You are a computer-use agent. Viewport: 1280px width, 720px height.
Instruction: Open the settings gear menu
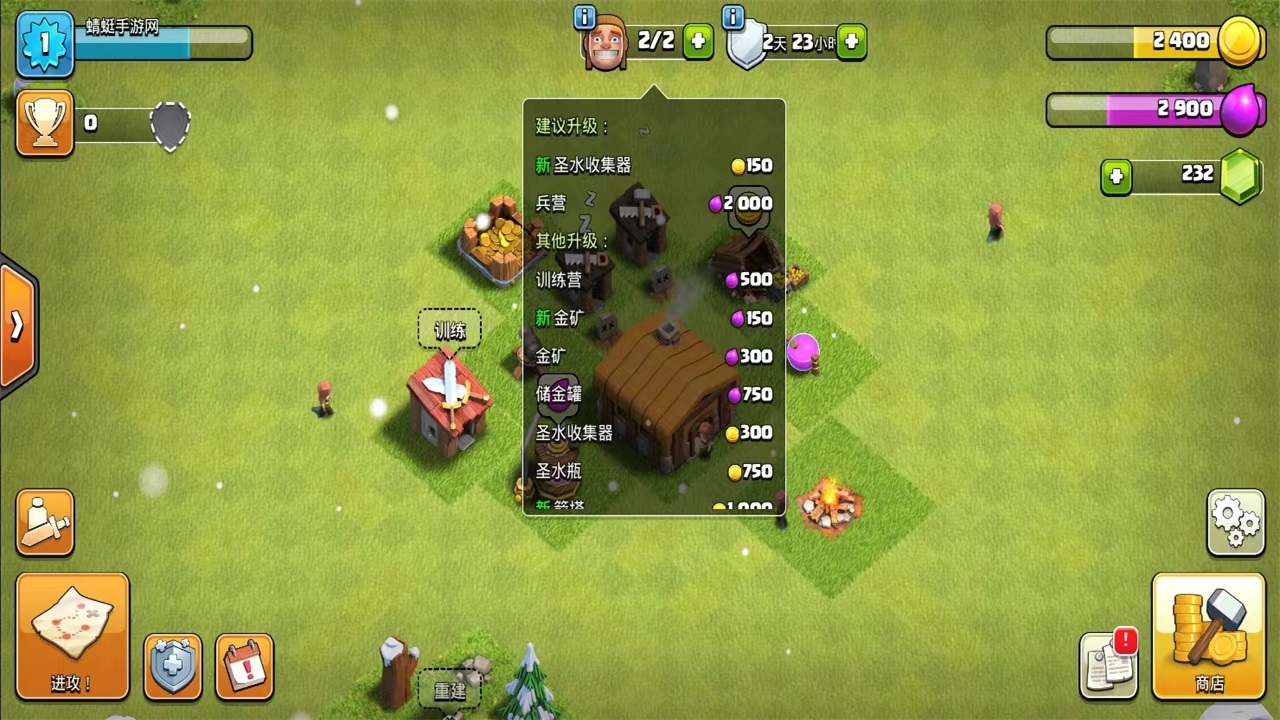(x=1236, y=522)
